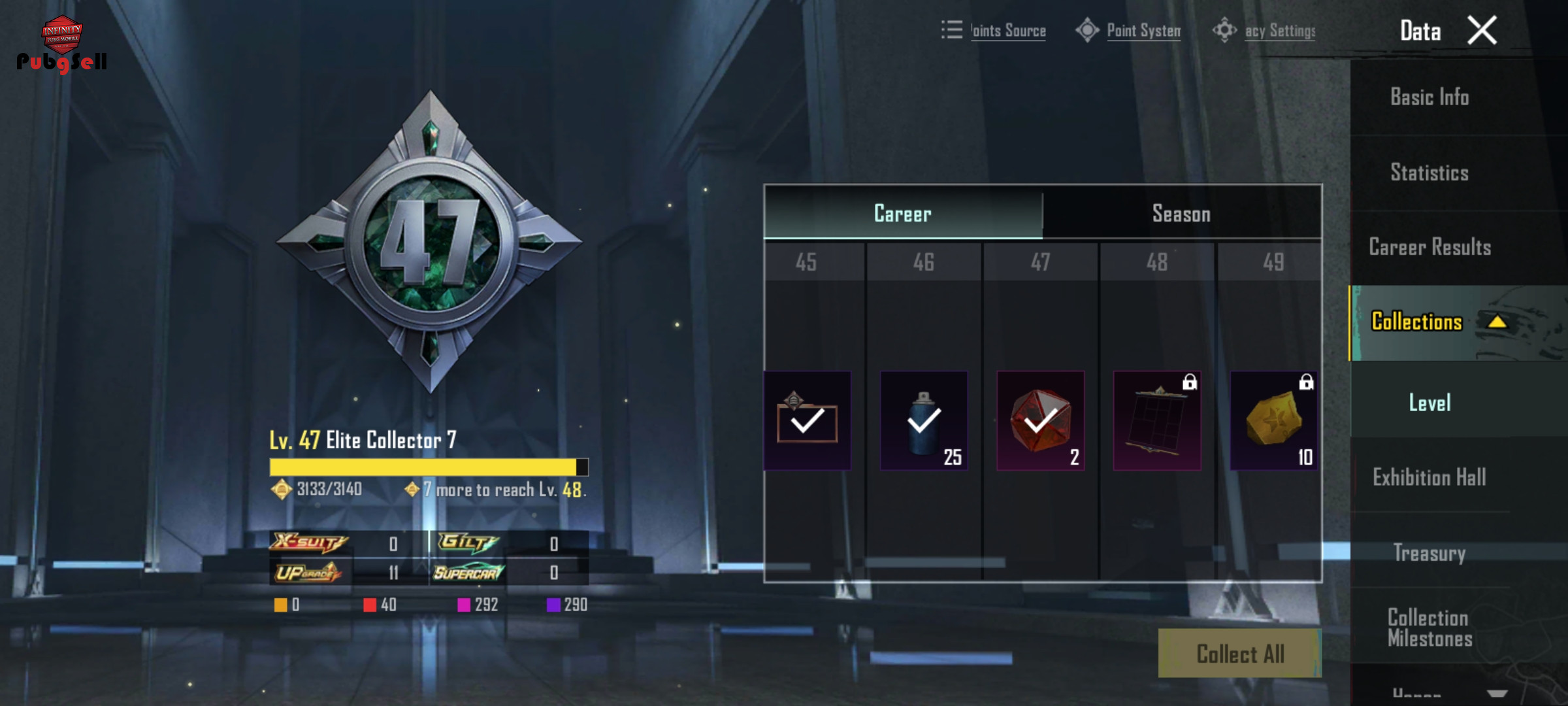This screenshot has width=1568, height=706.
Task: Switch to the Season tab
Action: point(1181,214)
